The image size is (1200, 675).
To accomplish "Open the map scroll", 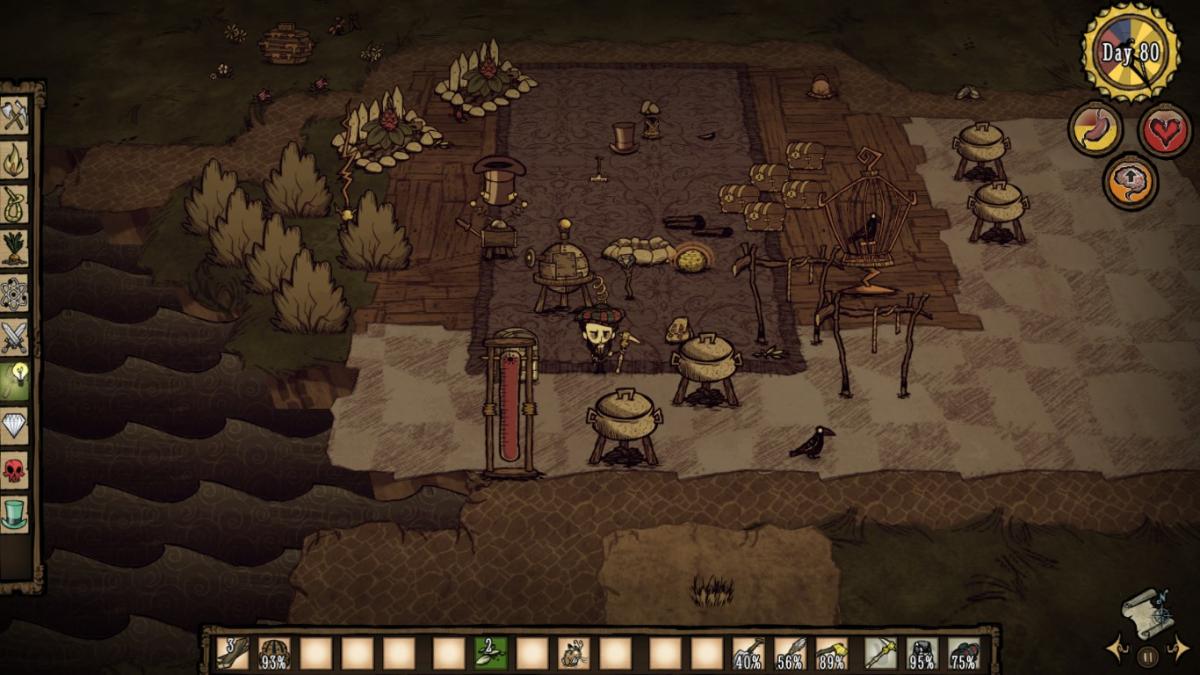I will [1146, 611].
